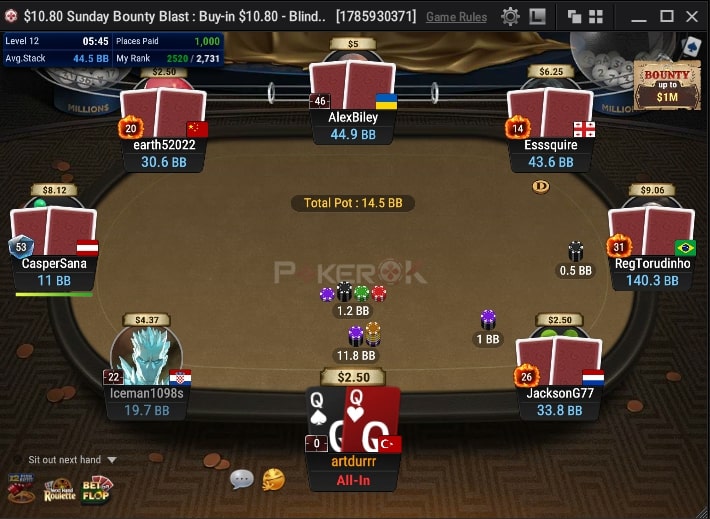Viewport: 710px width, 519px height.
Task: Tile tables with the grid icon
Action: click(597, 16)
